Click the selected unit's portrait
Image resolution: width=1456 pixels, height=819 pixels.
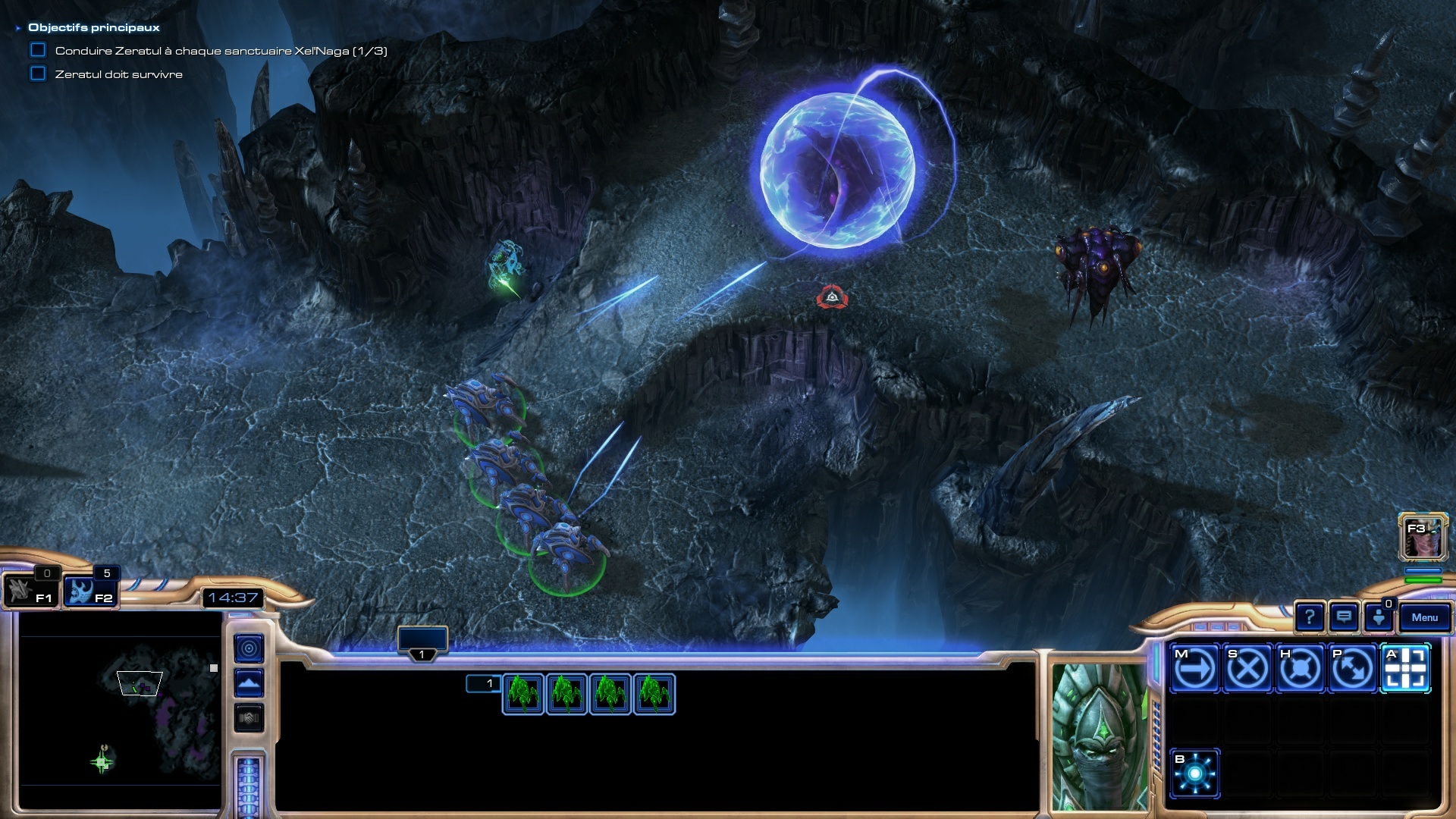click(x=1099, y=736)
